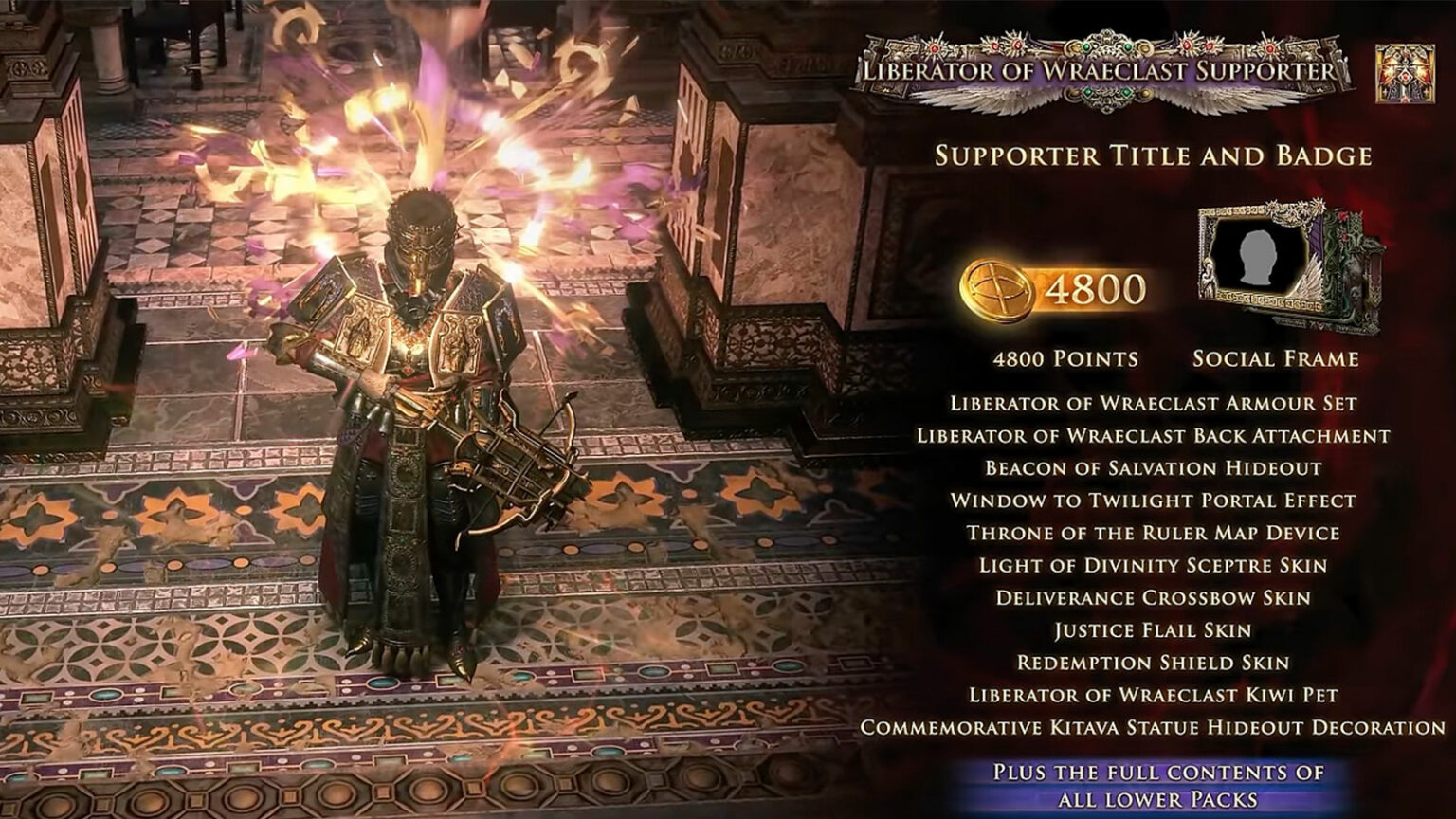Click the Justice Flail Skin entry
Image resolution: width=1456 pixels, height=819 pixels.
1153,630
